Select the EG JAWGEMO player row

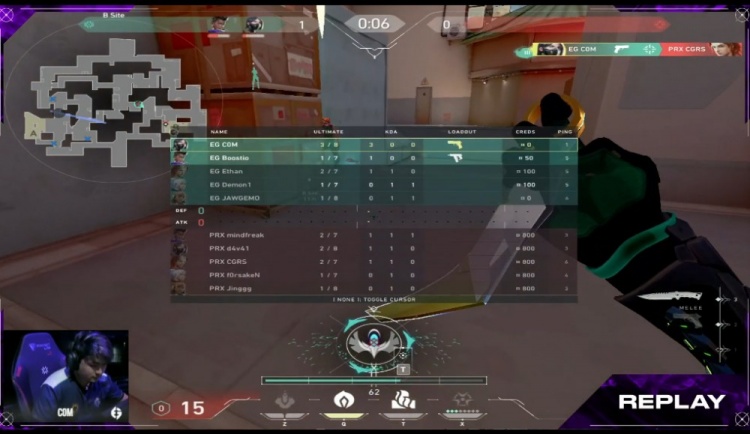point(375,198)
